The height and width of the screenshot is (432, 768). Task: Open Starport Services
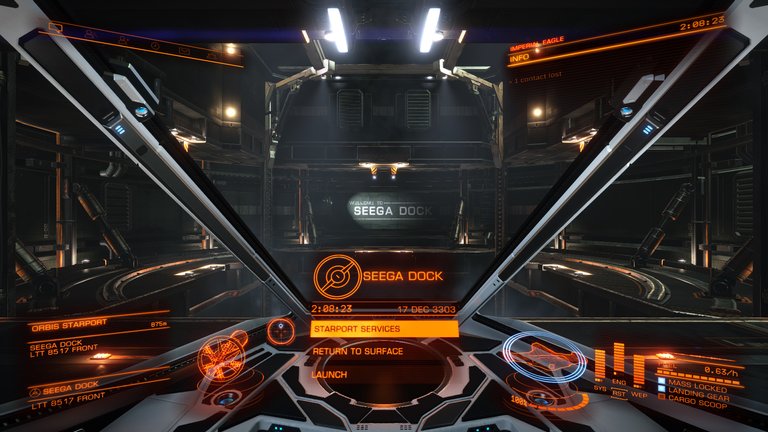pos(384,329)
